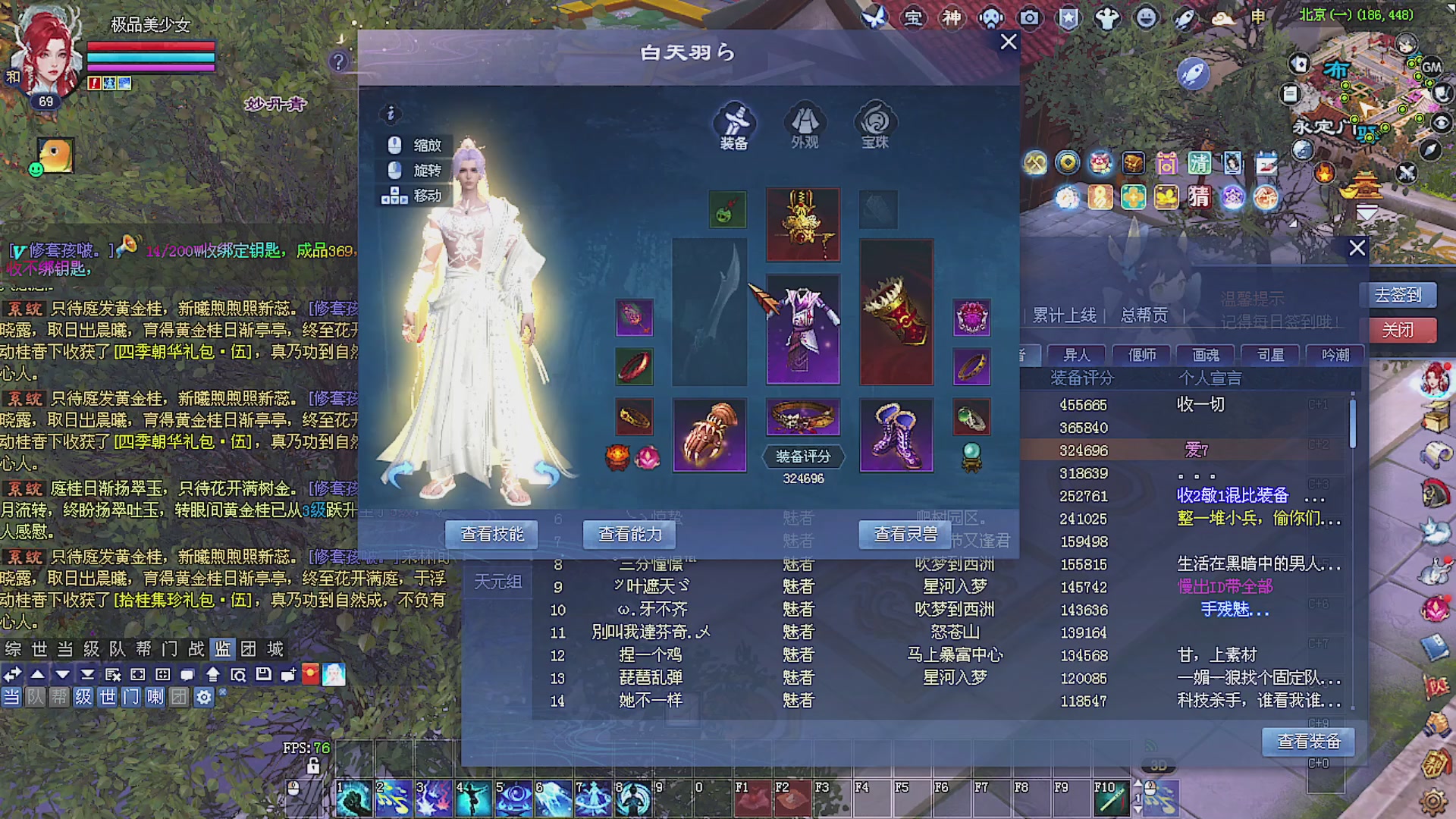Switch to the 异人 class tab
The image size is (1456, 819).
[x=1078, y=354]
